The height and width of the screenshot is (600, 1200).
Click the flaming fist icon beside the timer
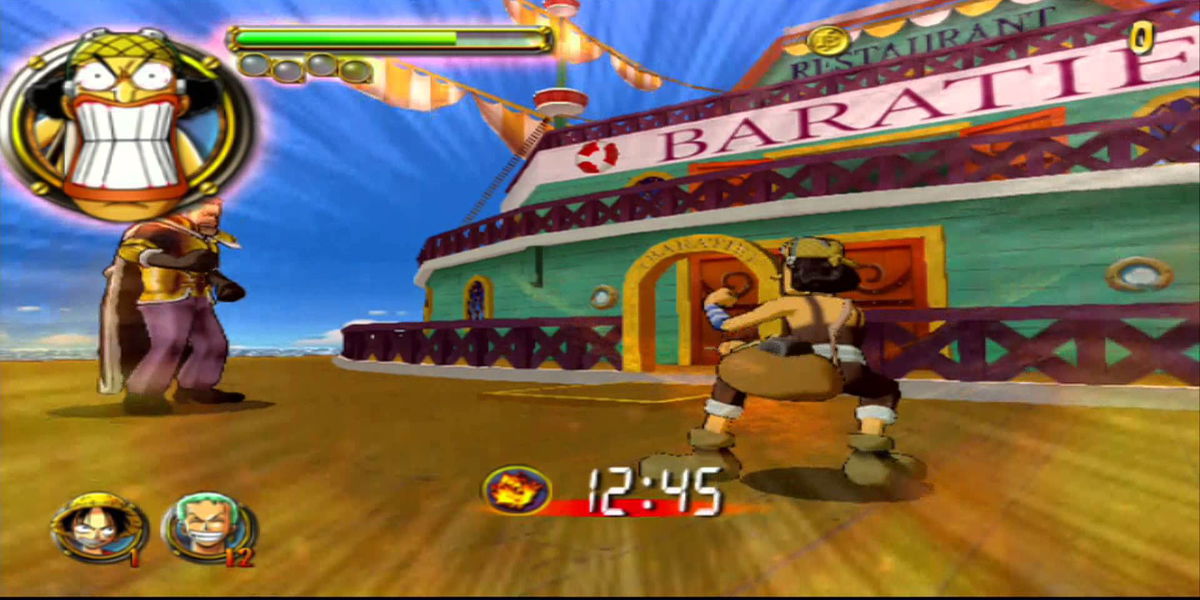click(x=516, y=490)
